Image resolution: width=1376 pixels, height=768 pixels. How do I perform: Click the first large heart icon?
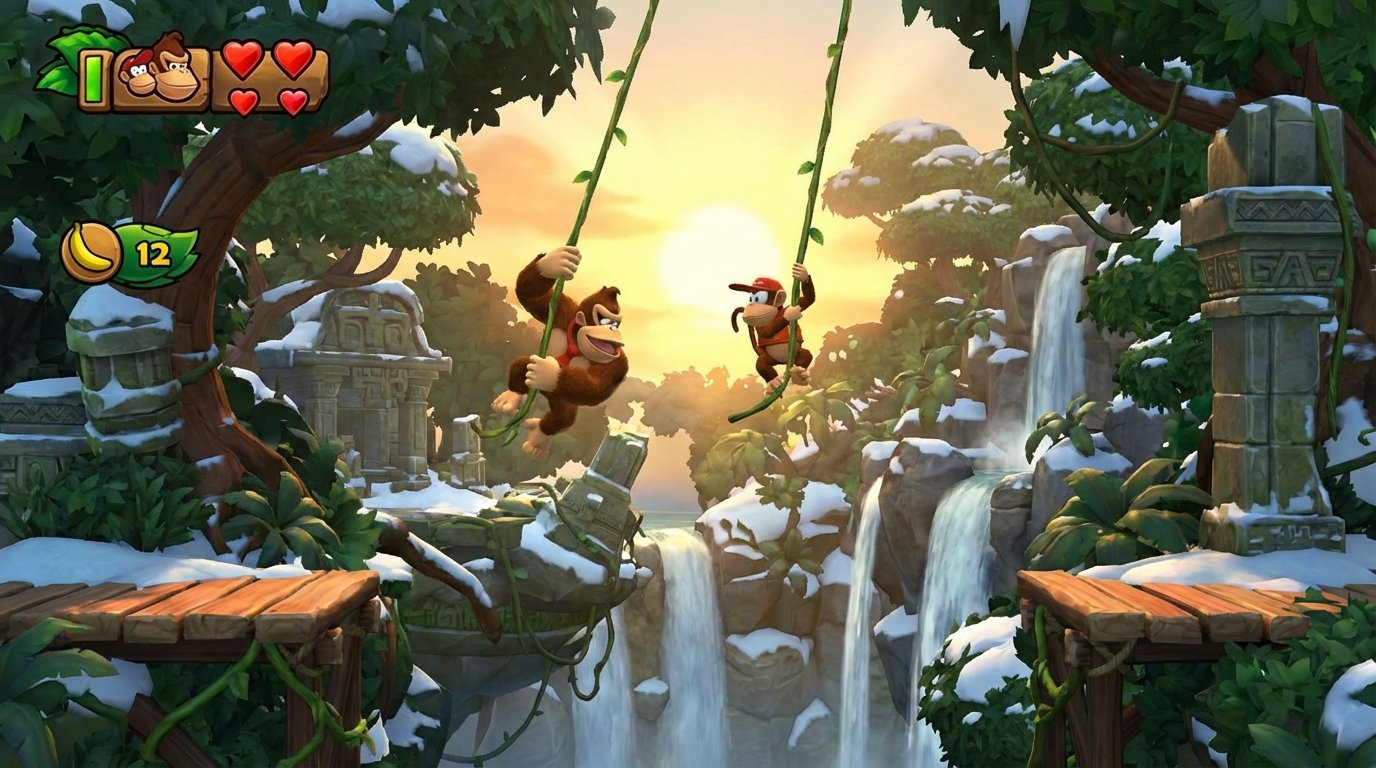(x=243, y=61)
